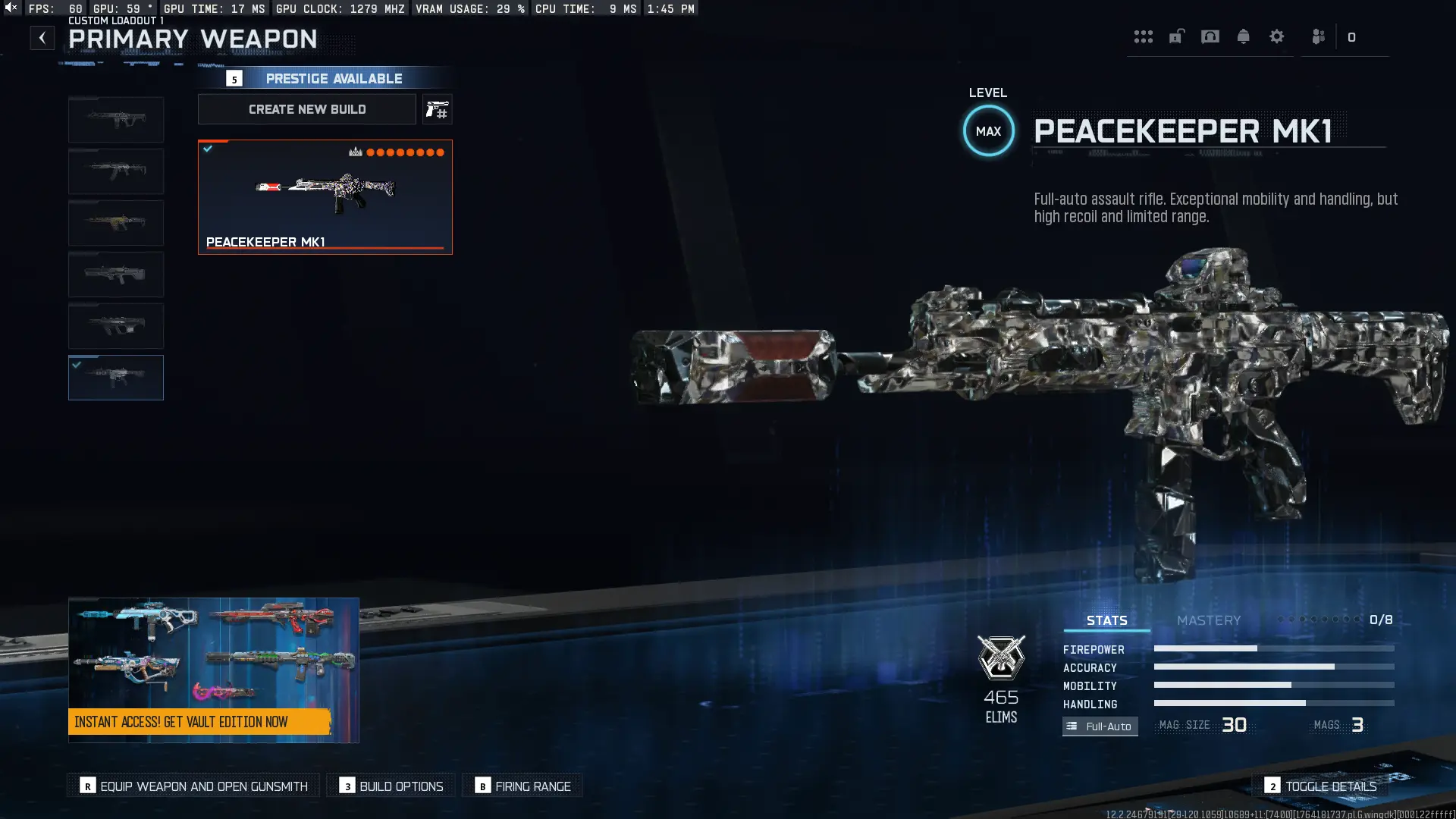Click the 465 Elims emblem icon
Screen dimensions: 1456x819
point(1002,659)
